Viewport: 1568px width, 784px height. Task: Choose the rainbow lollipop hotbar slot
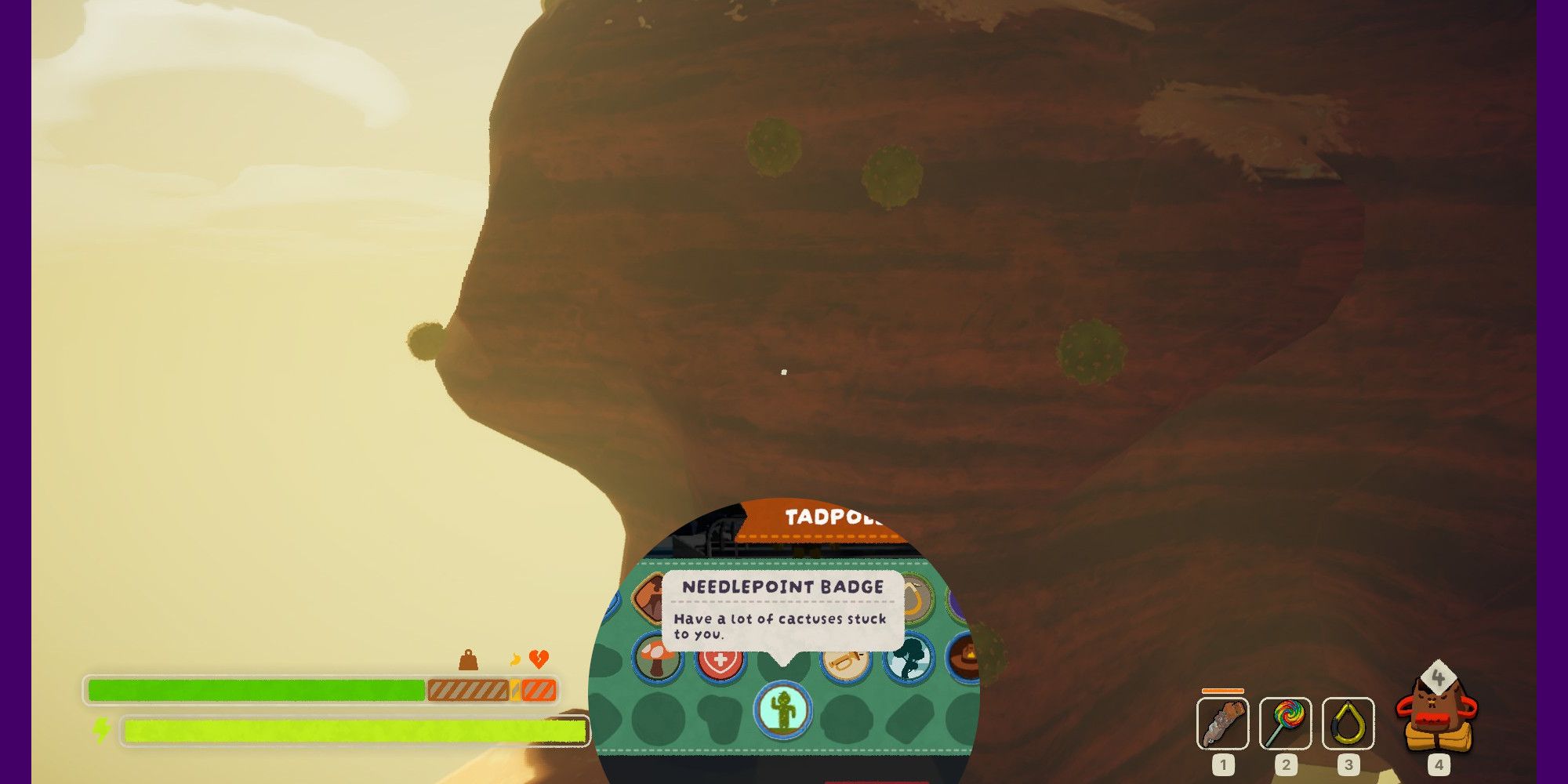(x=1285, y=723)
